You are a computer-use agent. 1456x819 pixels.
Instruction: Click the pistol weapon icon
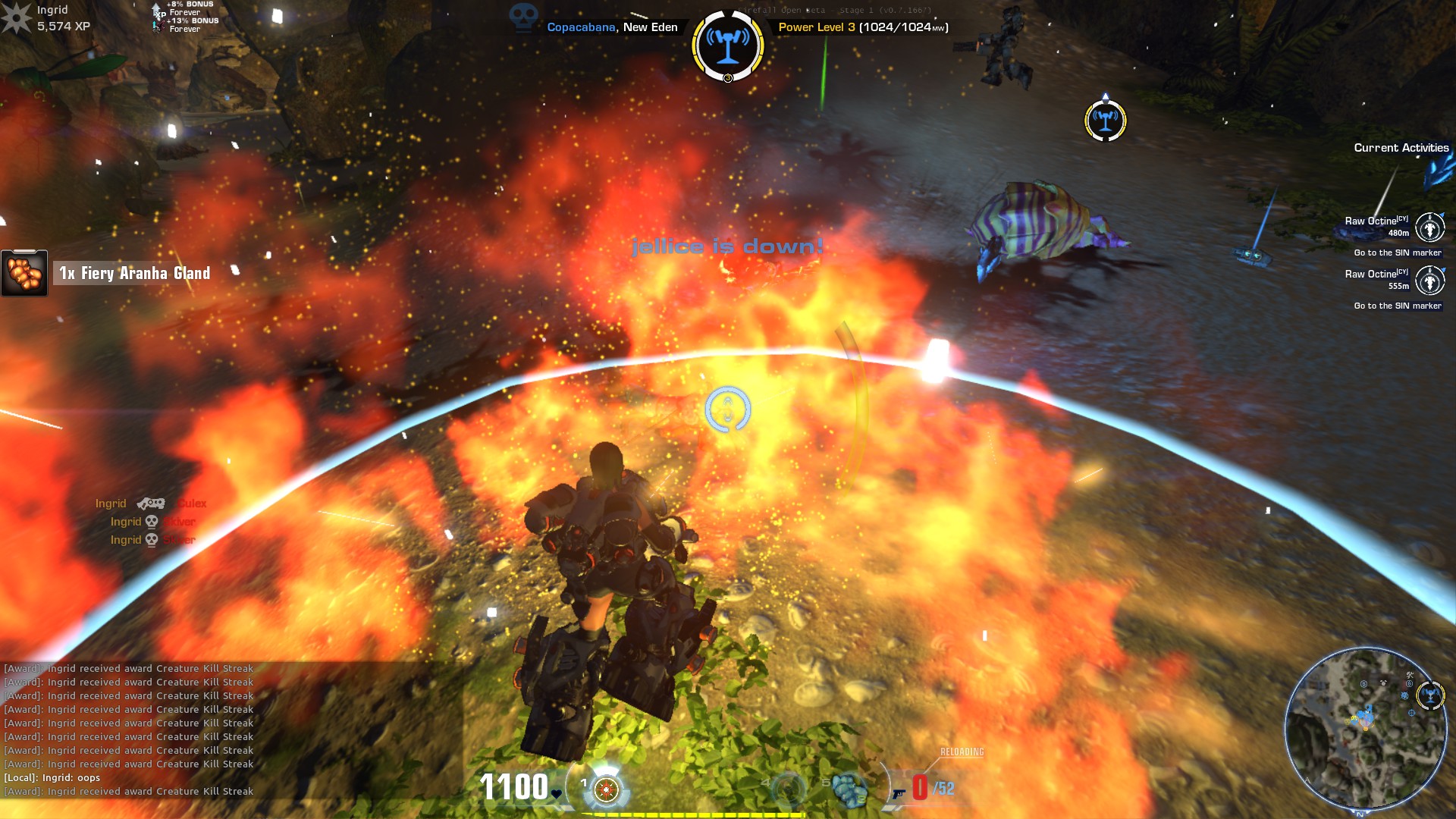pos(899,793)
